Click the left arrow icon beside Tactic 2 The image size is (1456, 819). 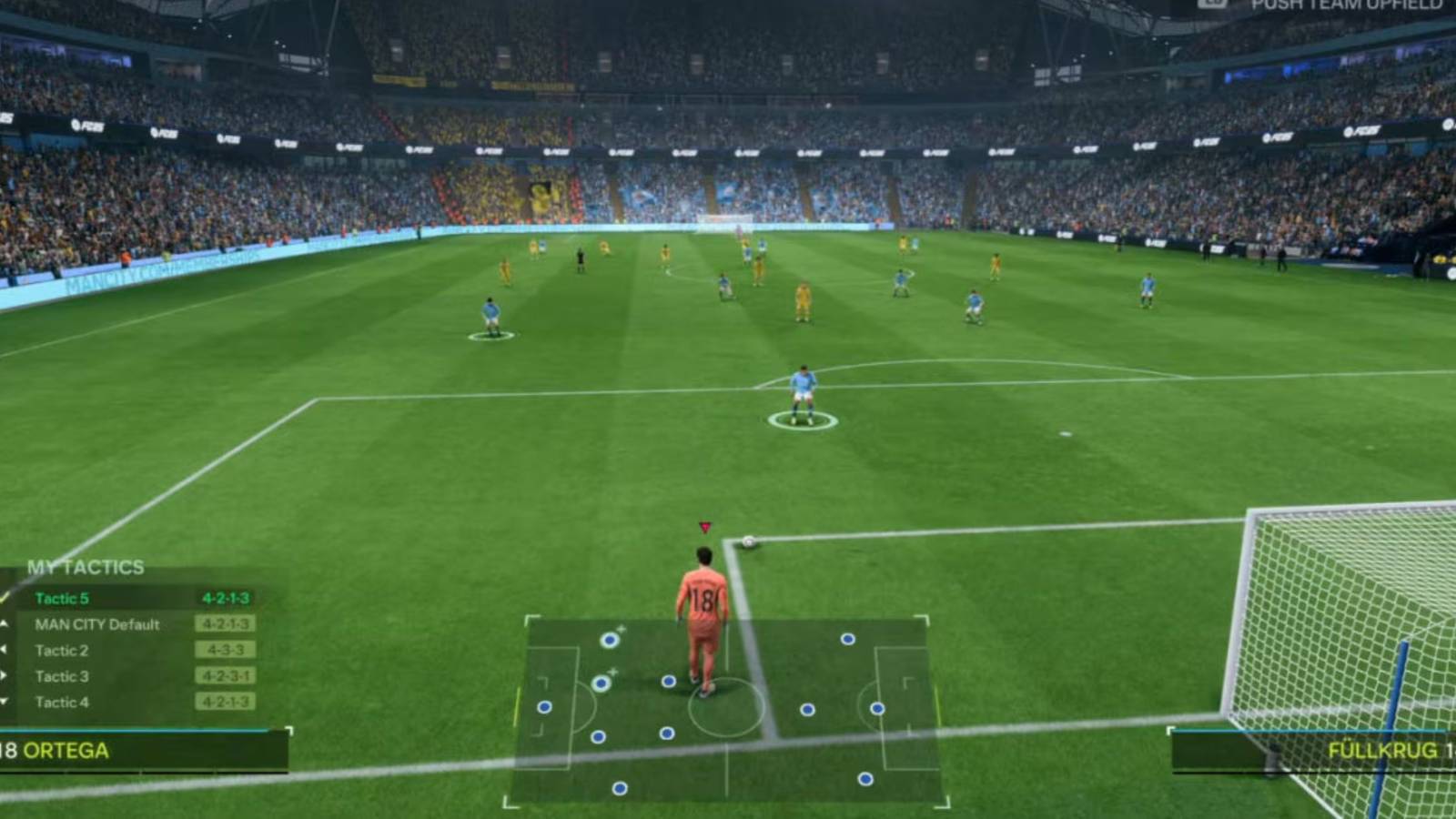(x=5, y=650)
